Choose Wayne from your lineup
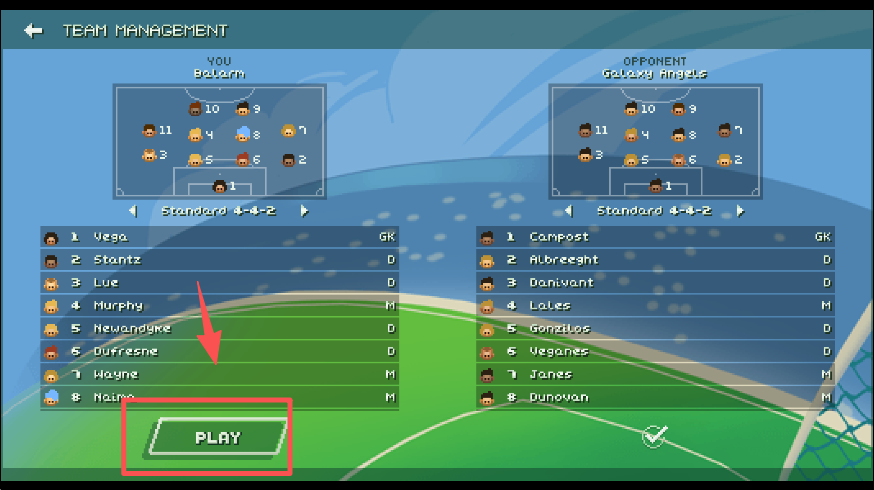Viewport: 874px width, 490px height. [x=219, y=375]
